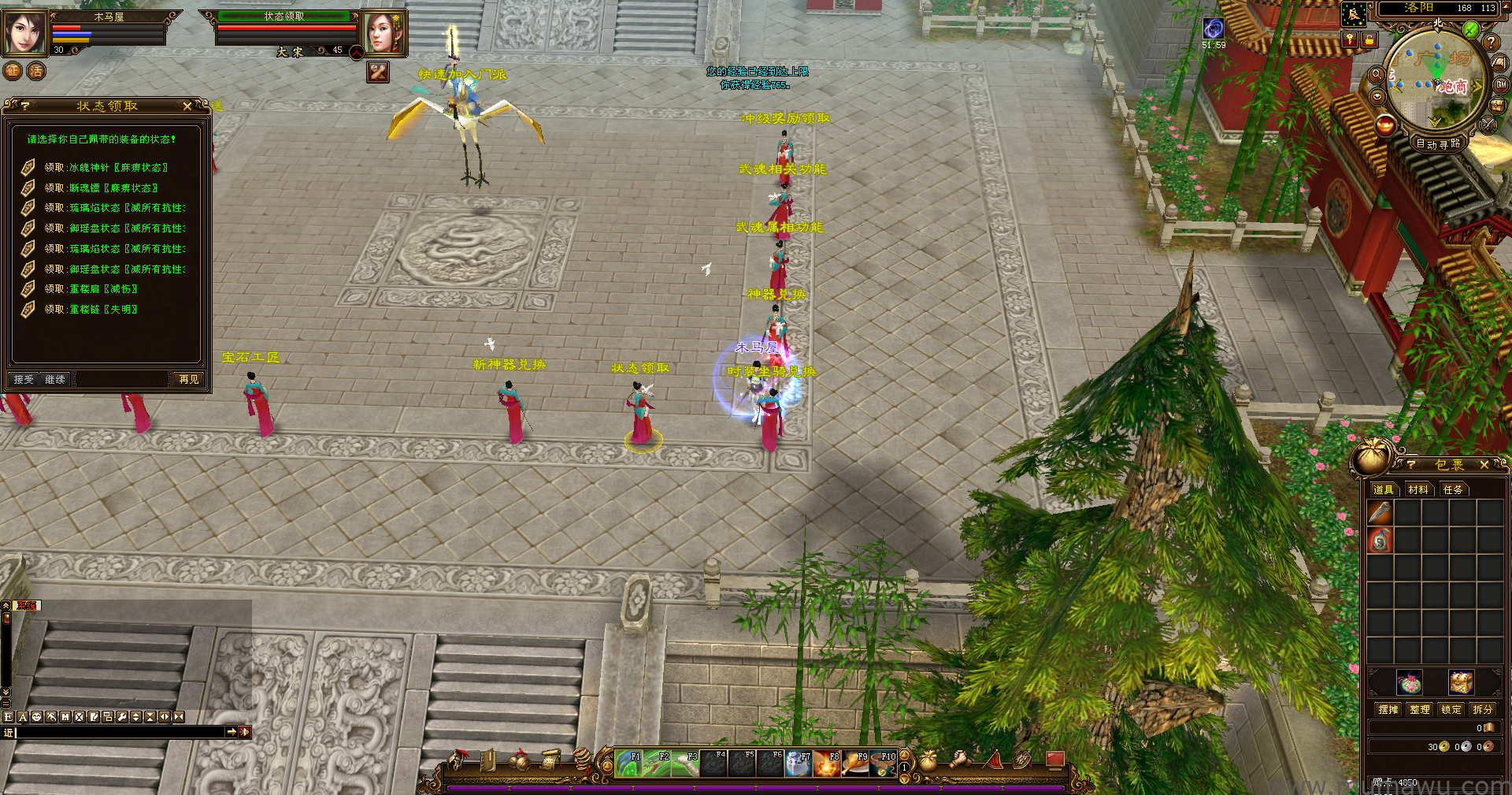Lock items using the 锁定 button

(x=1451, y=709)
